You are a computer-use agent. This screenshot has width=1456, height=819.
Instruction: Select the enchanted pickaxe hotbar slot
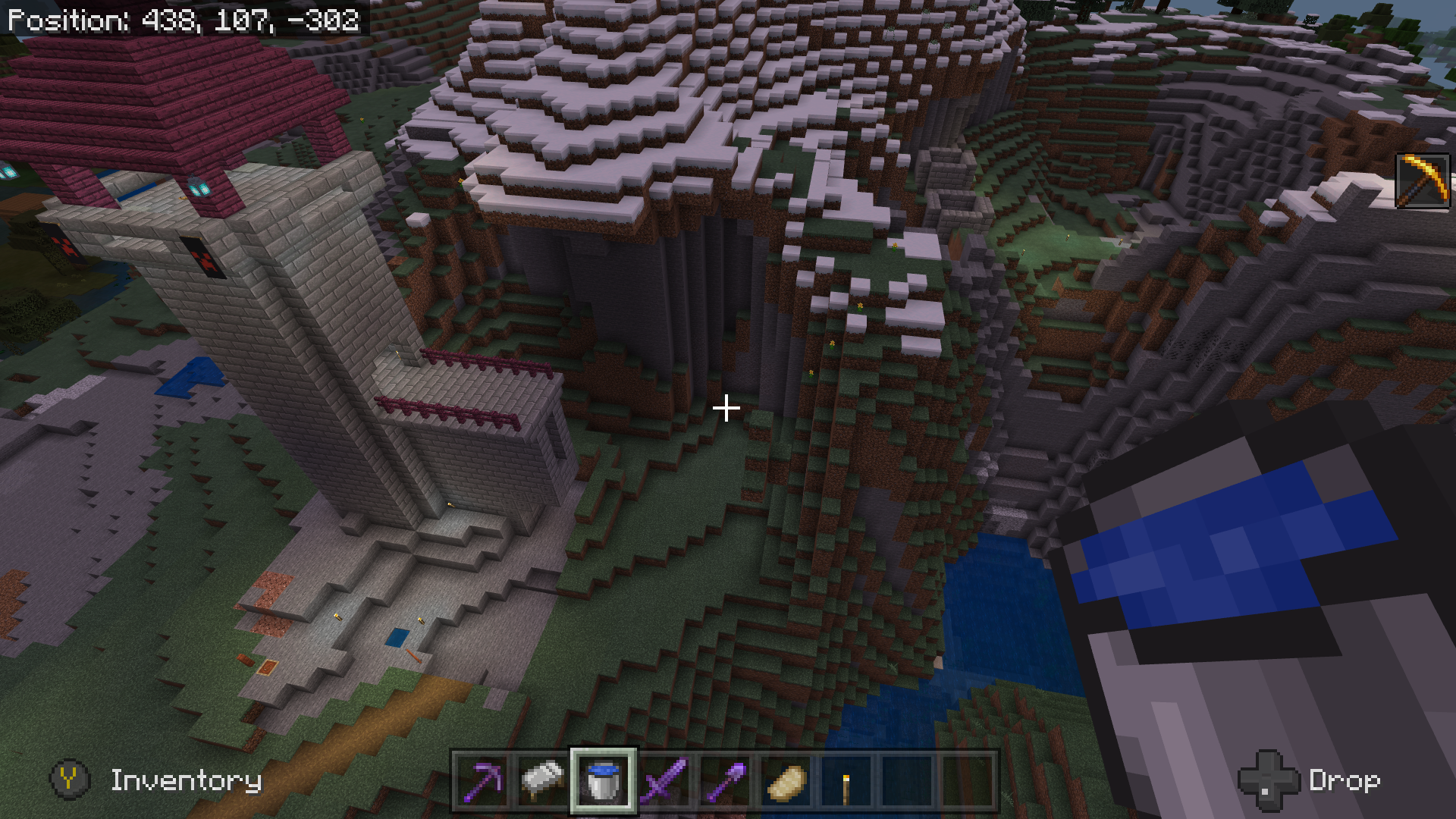tap(482, 780)
